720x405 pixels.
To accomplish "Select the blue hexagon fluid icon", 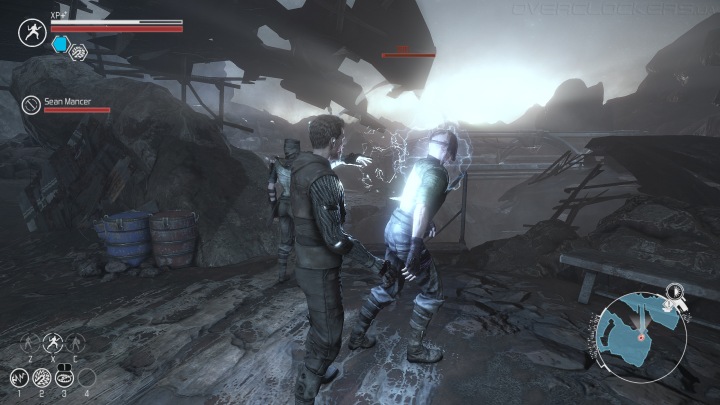I will 60,44.
